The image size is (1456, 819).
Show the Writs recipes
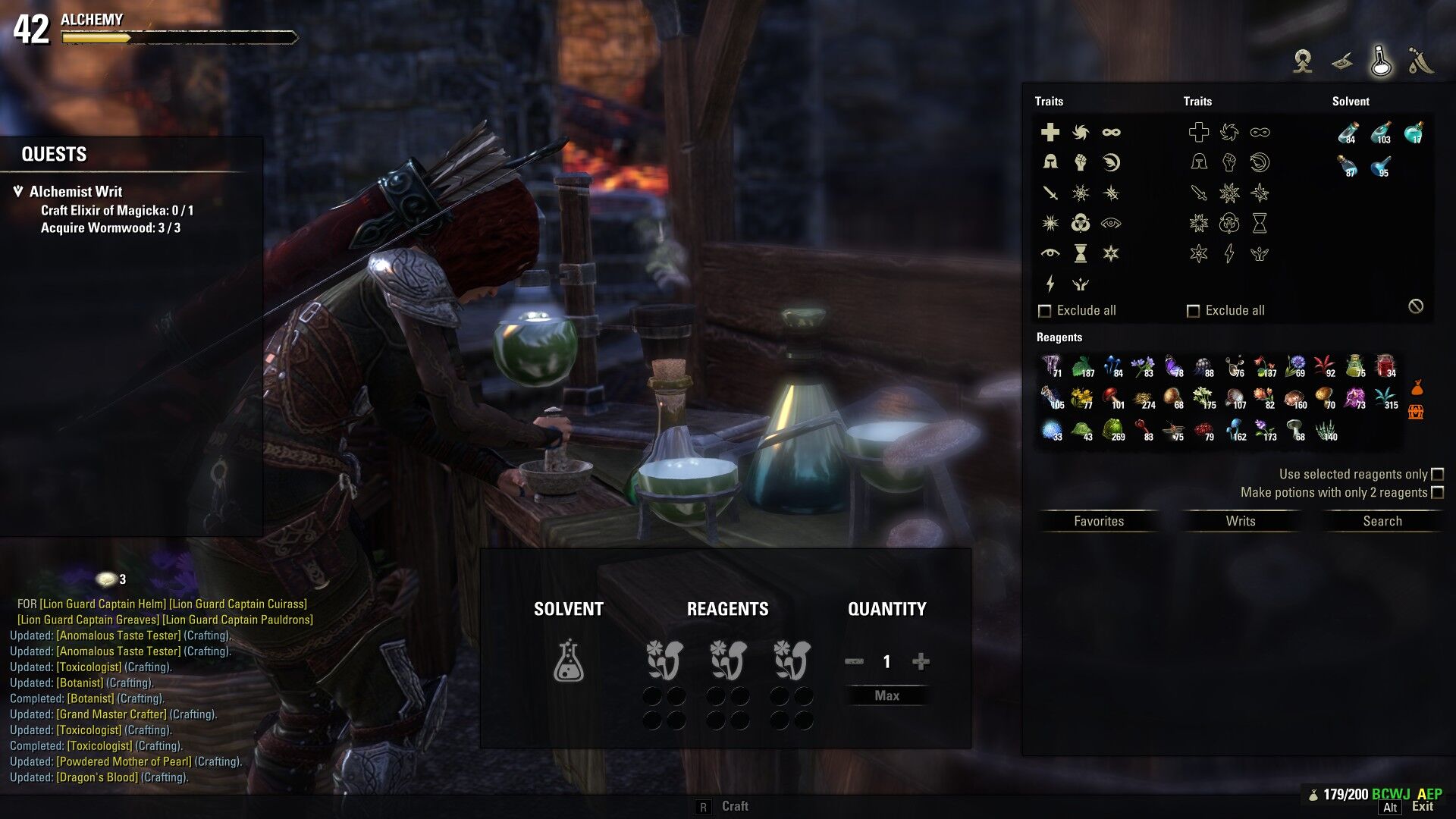pos(1241,521)
